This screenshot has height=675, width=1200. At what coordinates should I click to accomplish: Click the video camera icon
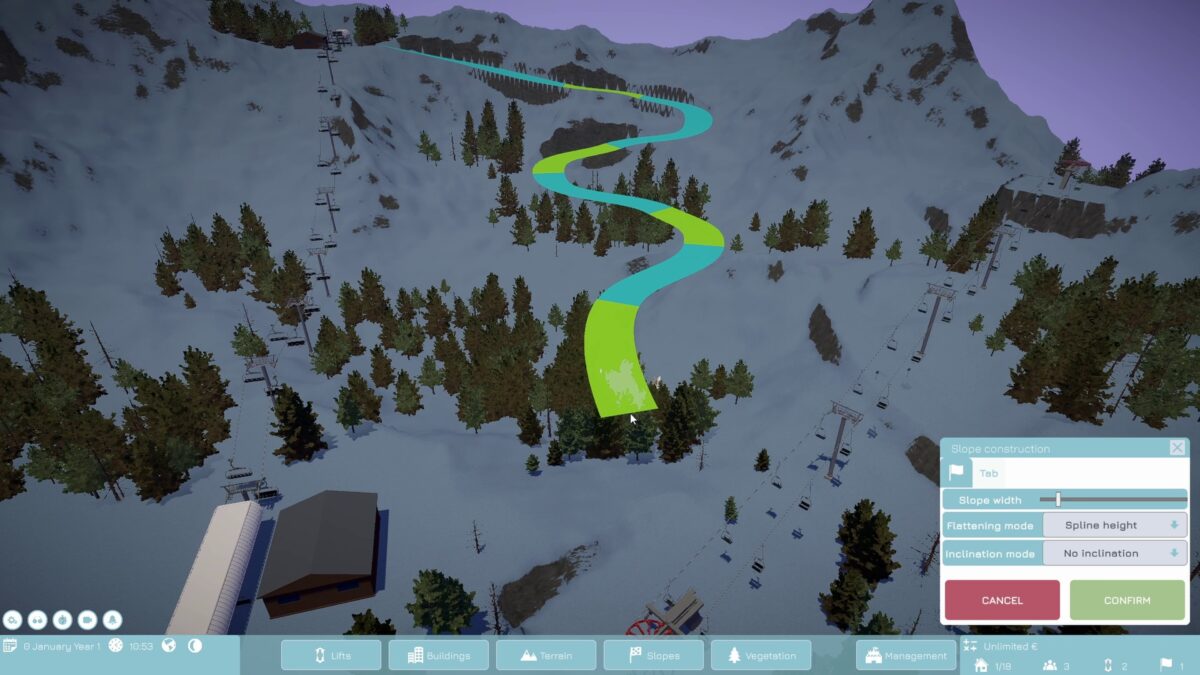pos(88,620)
